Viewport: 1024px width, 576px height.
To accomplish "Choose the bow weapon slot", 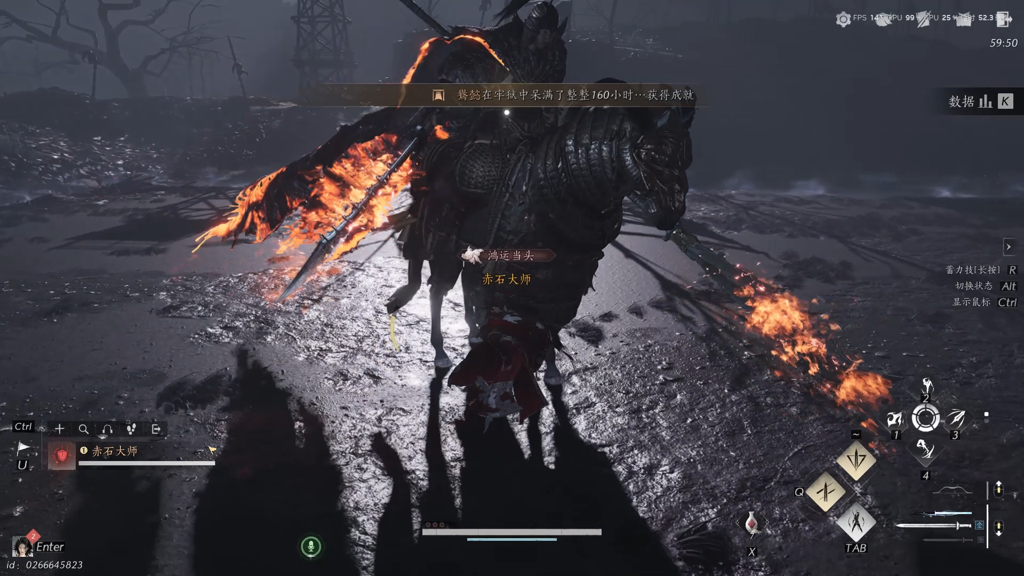I will pos(951,490).
